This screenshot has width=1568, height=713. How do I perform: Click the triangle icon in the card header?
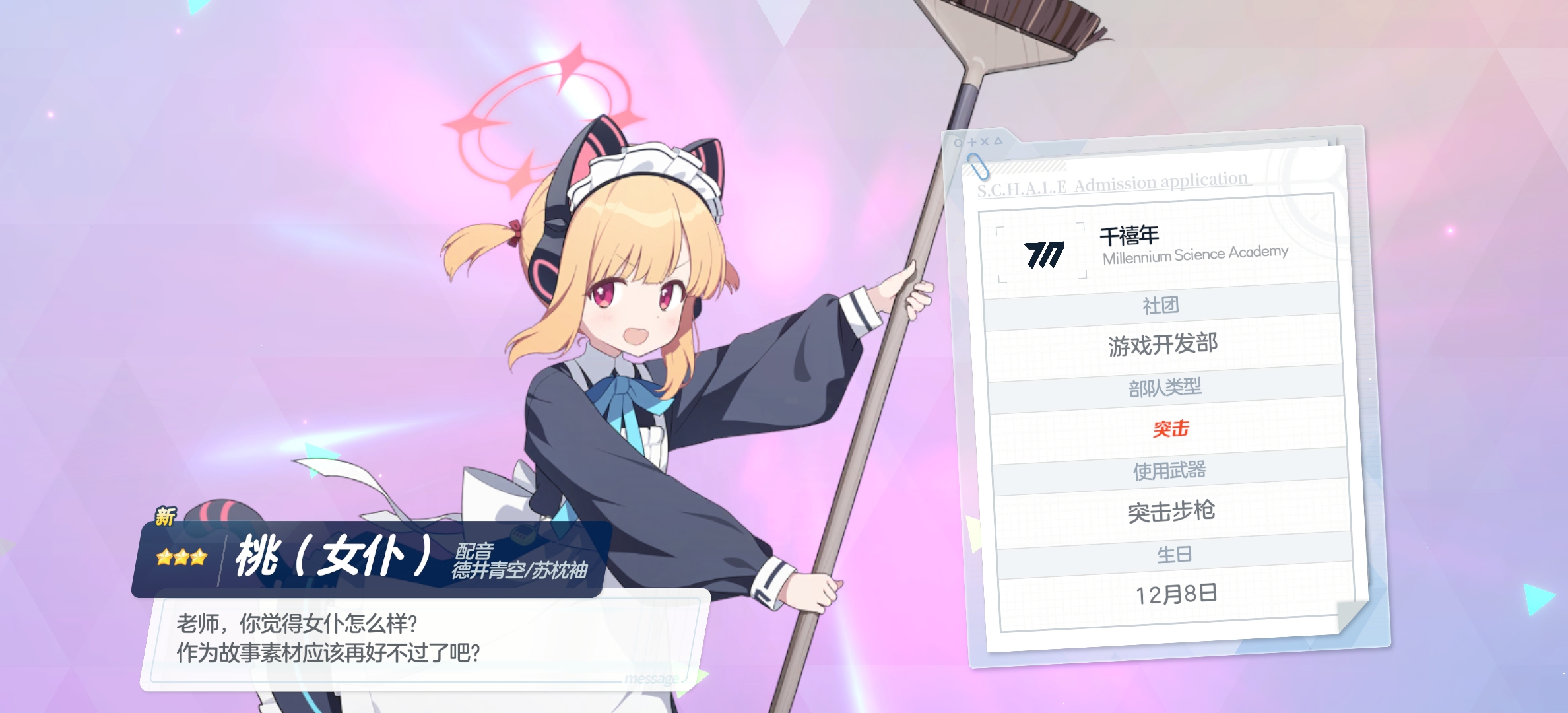(998, 140)
